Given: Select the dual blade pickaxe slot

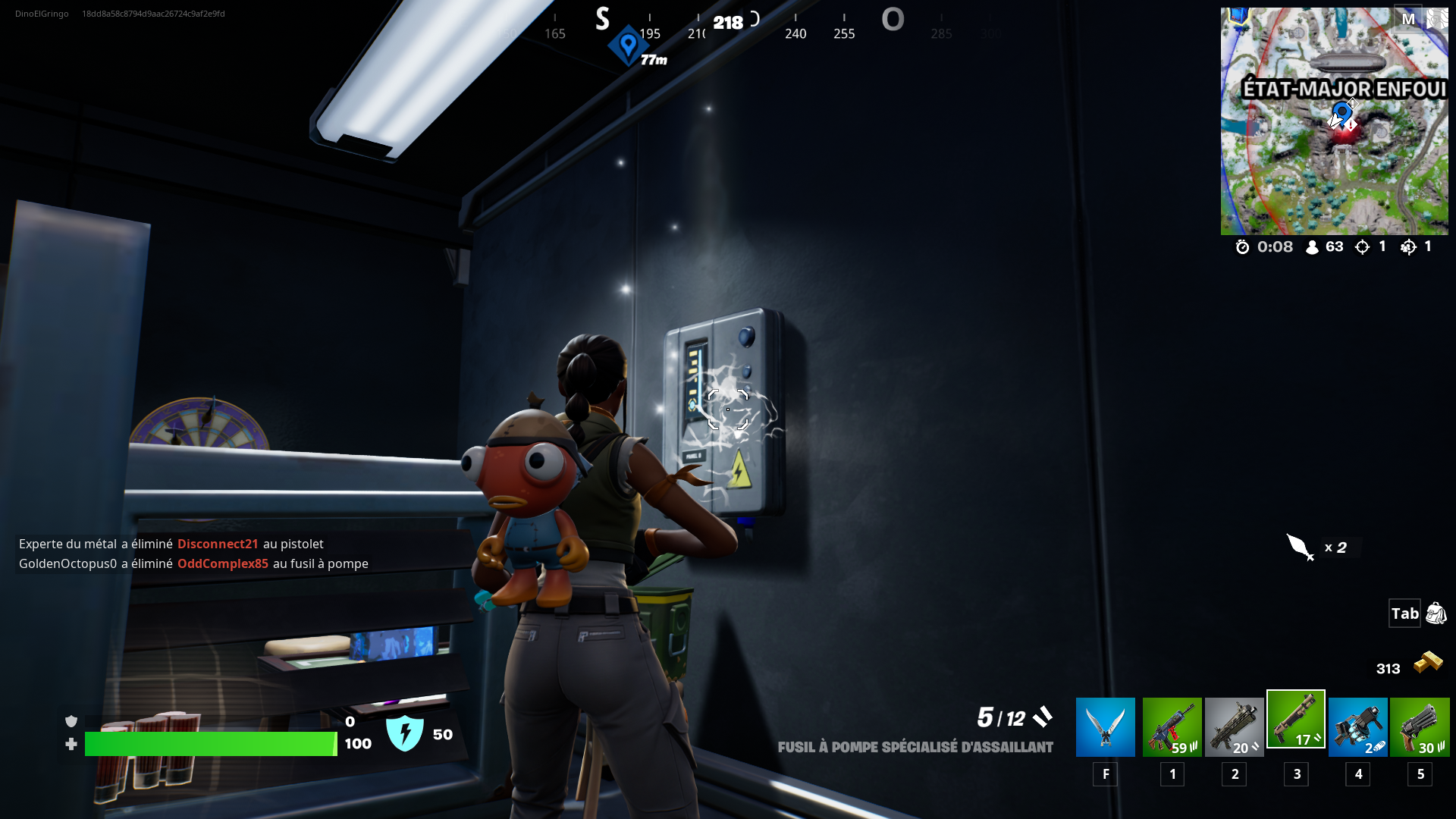Looking at the screenshot, I should click(x=1106, y=726).
